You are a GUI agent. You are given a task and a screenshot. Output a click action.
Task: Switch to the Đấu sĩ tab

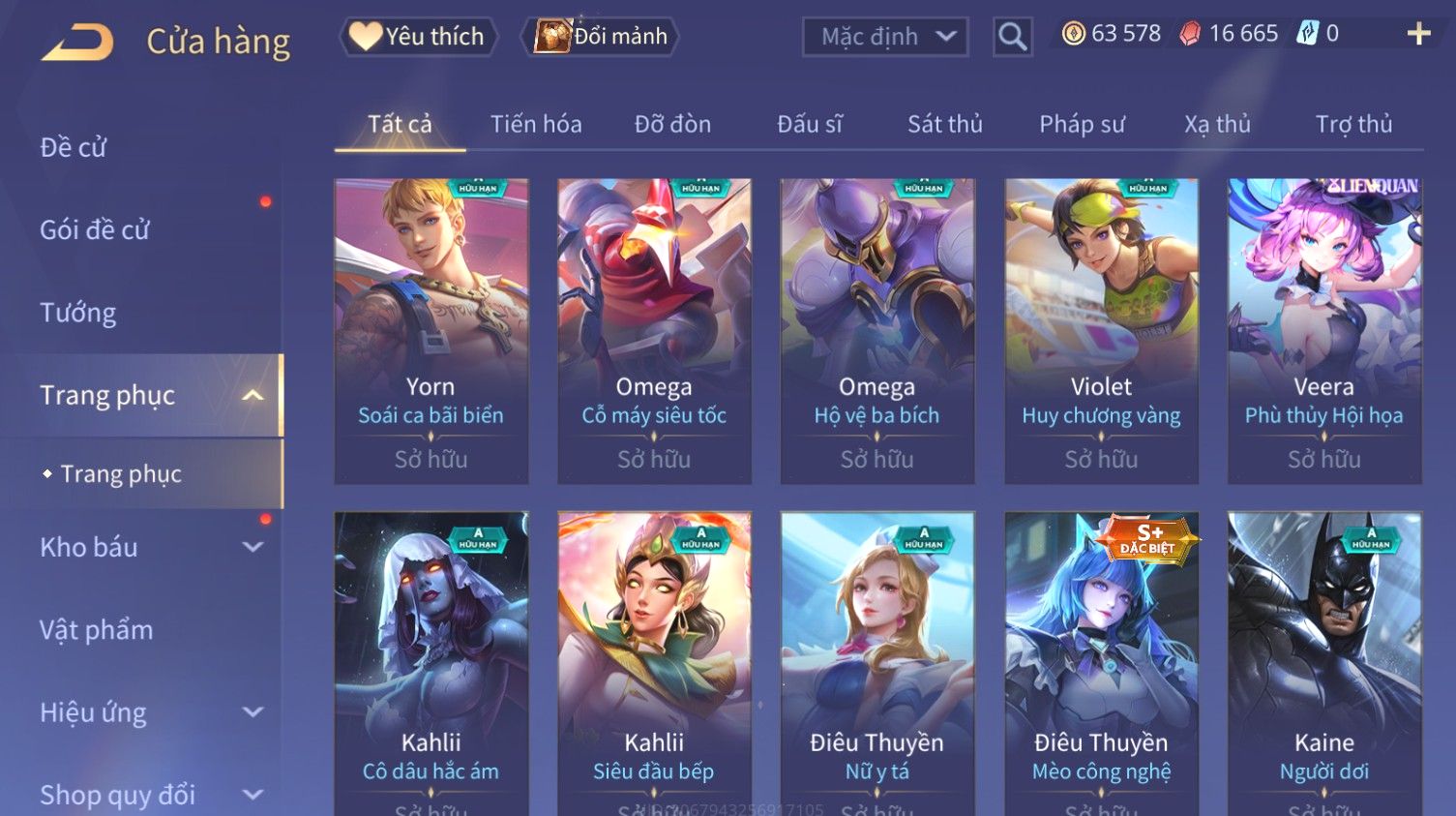(x=810, y=125)
